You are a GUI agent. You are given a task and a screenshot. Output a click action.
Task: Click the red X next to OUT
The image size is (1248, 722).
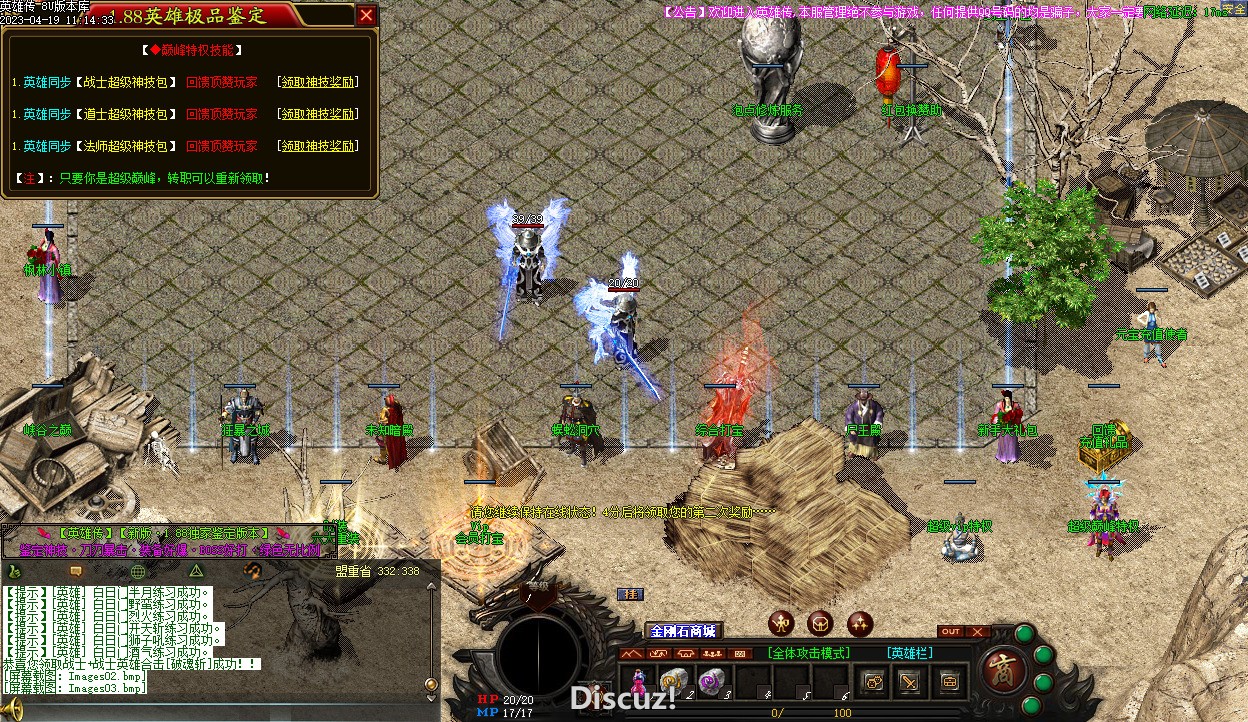tap(978, 632)
